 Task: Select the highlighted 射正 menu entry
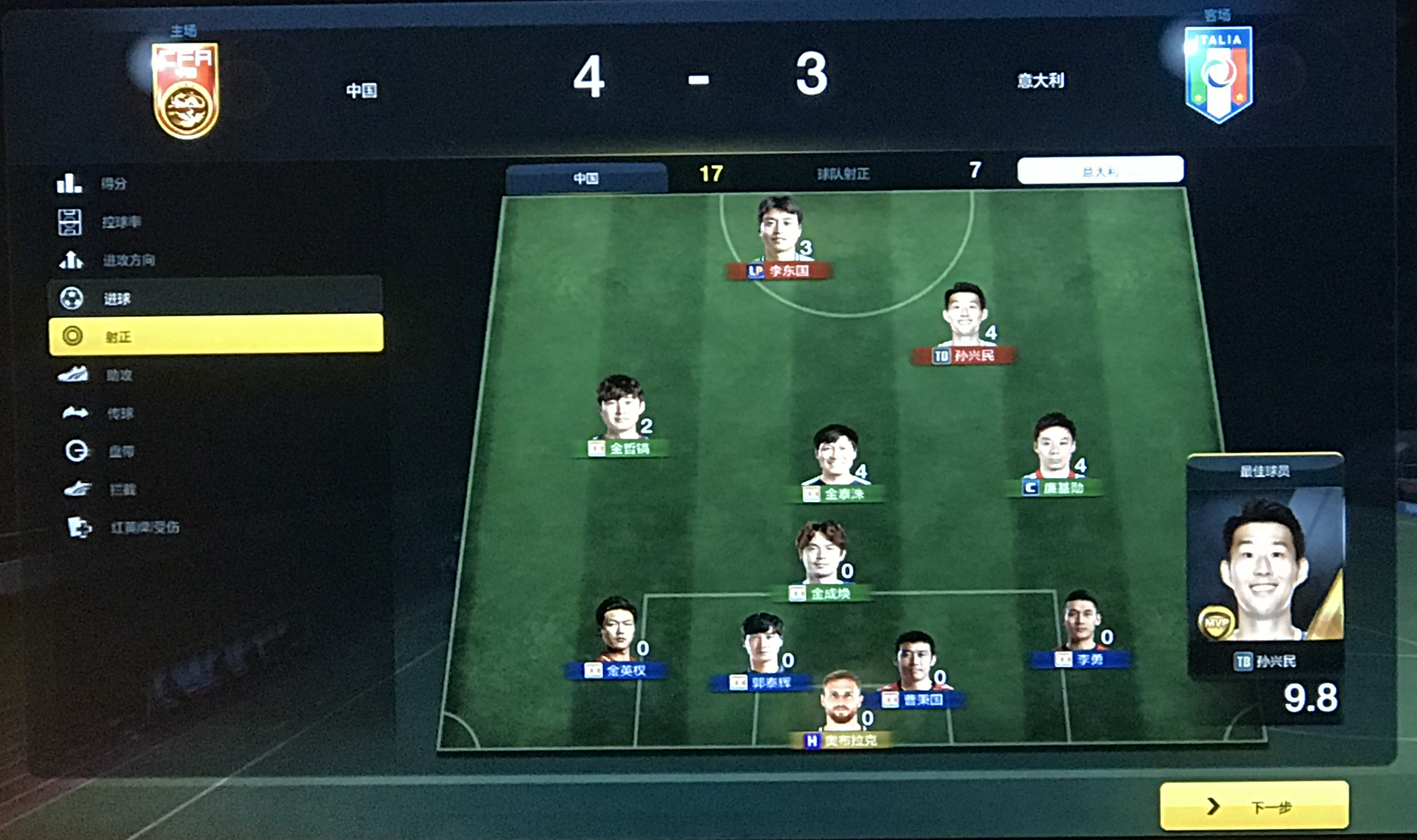tap(215, 336)
